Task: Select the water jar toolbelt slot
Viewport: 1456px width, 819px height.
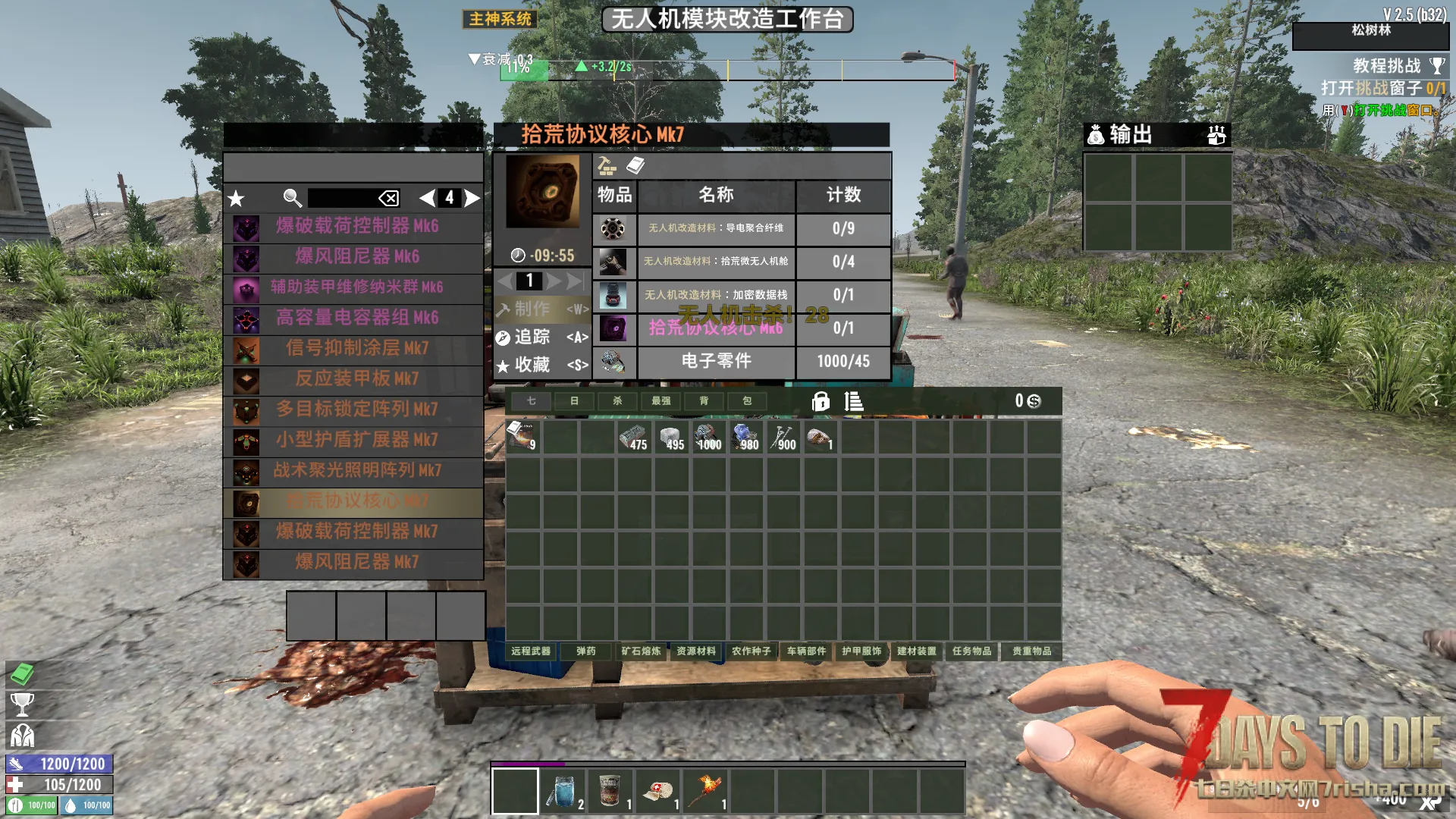Action: coord(563,791)
